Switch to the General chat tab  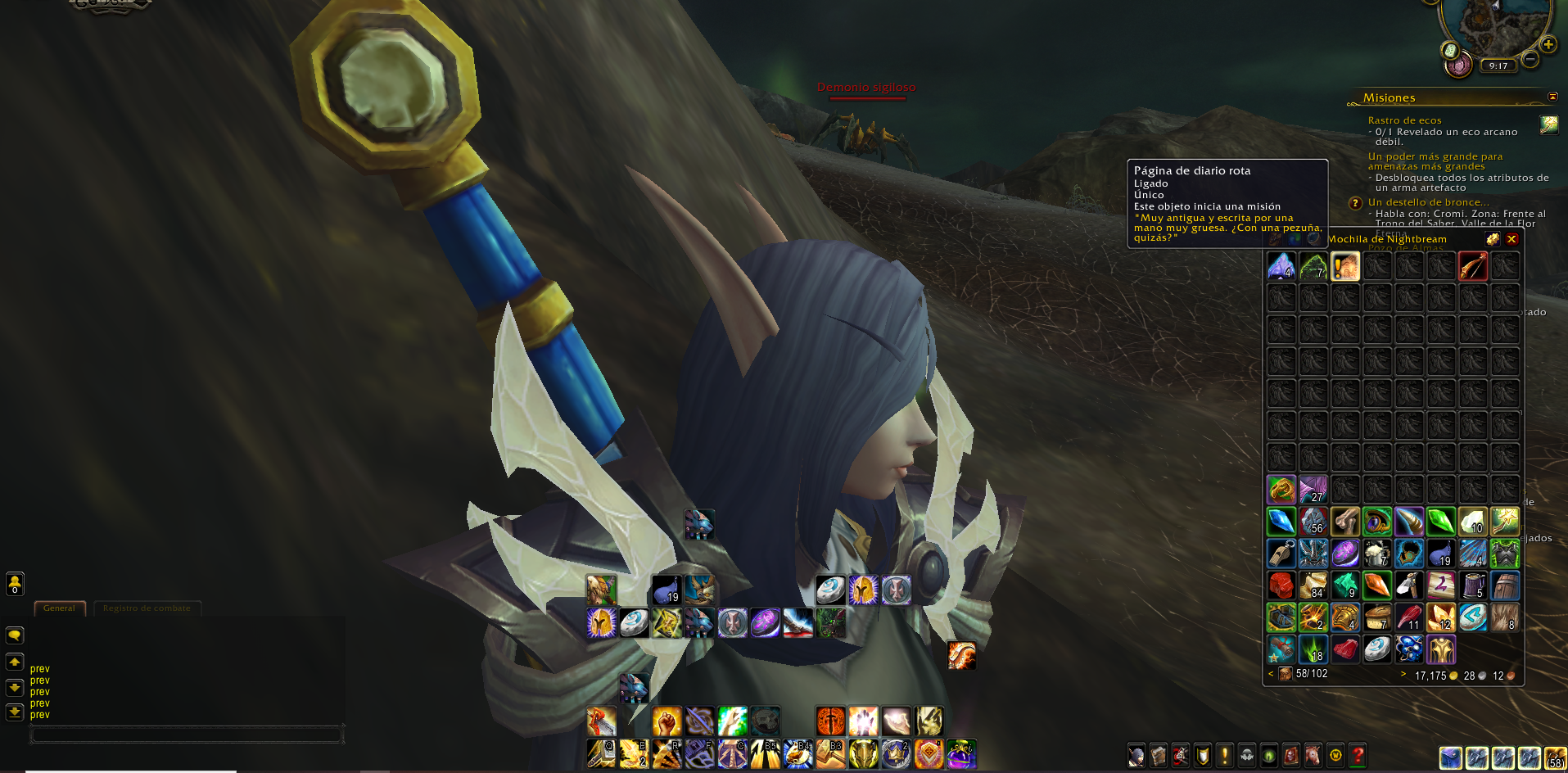coord(59,608)
